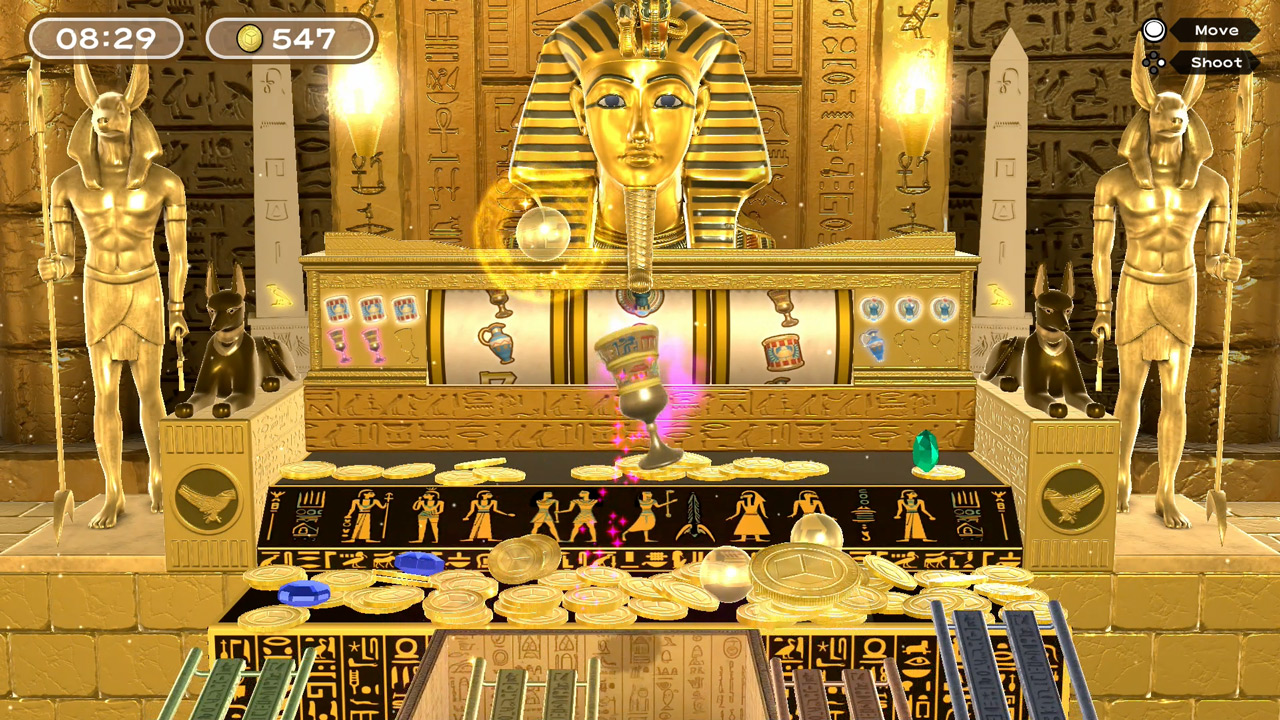The image size is (1280, 720).
Task: Click the analog stick icon beside Move
Action: click(x=1152, y=30)
